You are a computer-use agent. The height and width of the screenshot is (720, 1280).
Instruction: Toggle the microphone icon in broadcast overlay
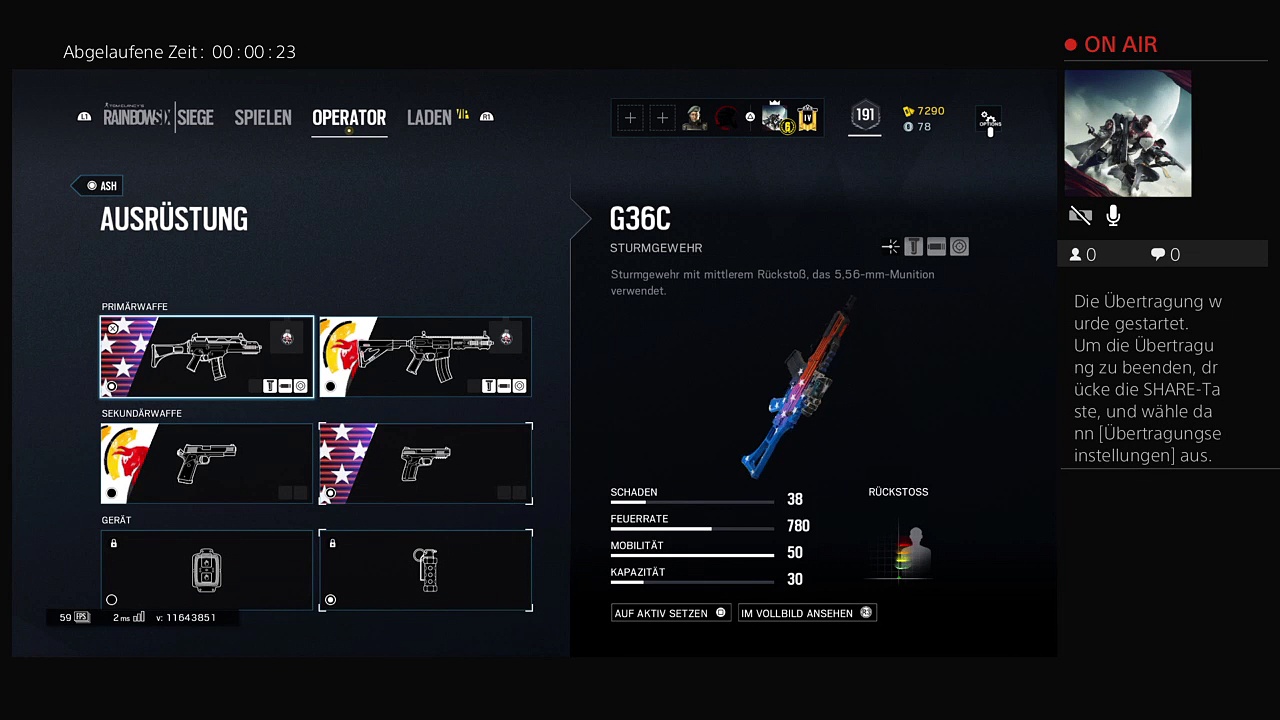[1113, 216]
